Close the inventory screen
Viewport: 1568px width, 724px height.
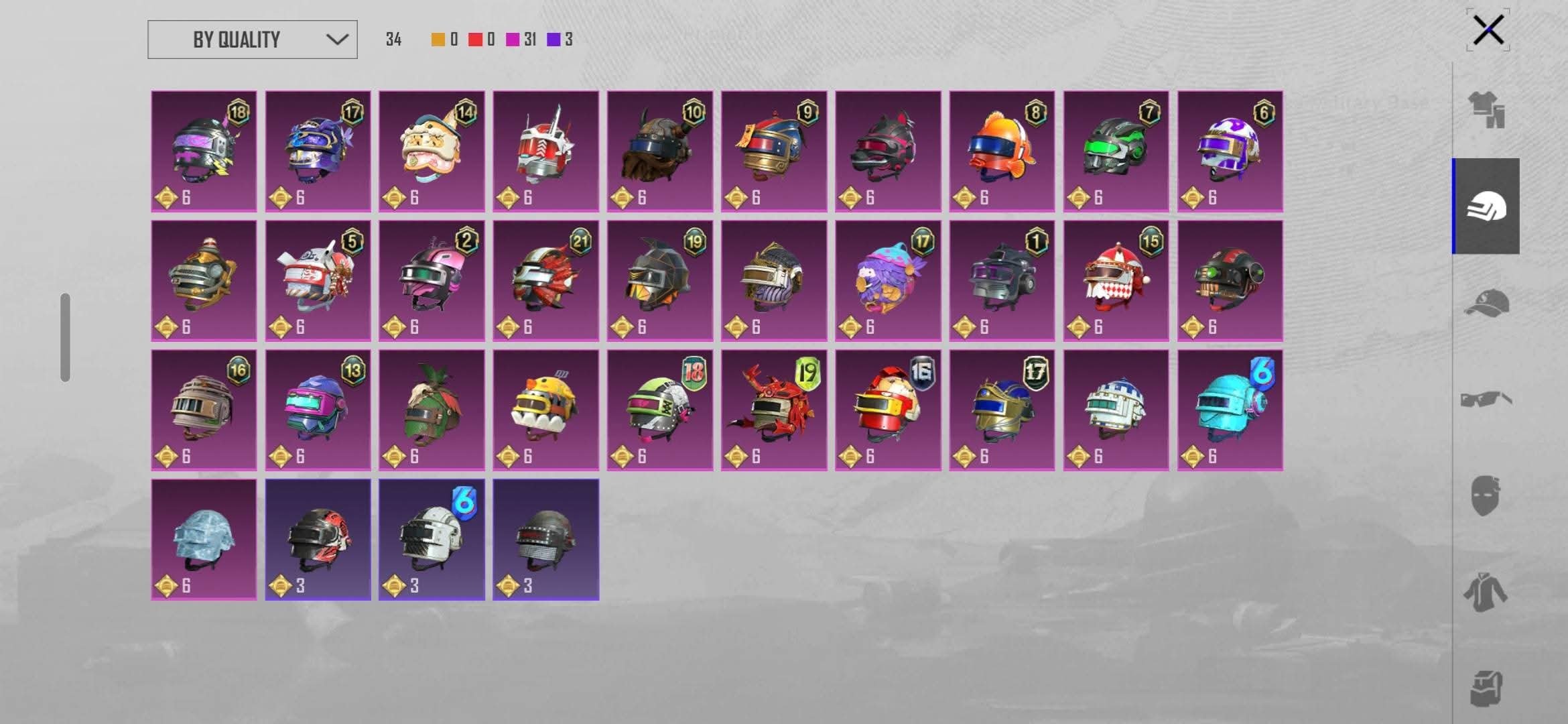1488,30
